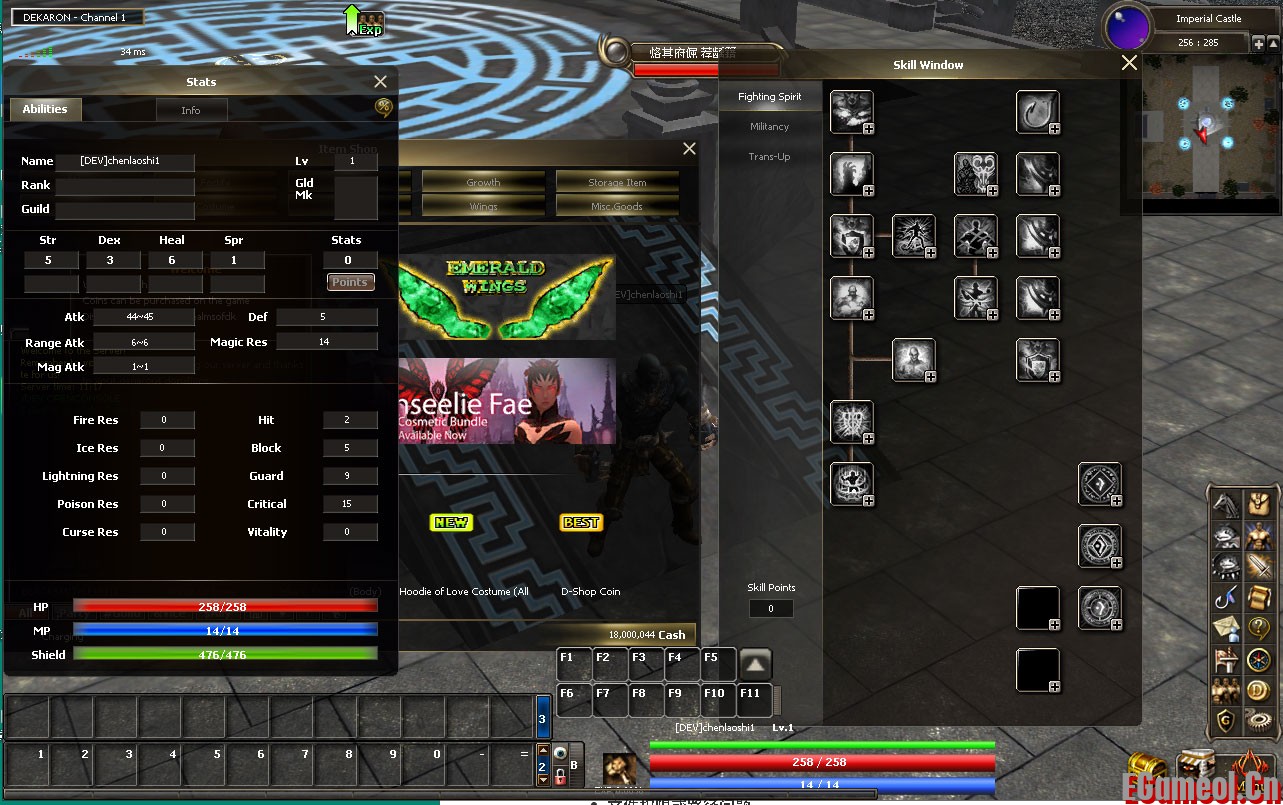The image size is (1283, 805).
Task: Close the Skill Window
Action: [x=1129, y=63]
